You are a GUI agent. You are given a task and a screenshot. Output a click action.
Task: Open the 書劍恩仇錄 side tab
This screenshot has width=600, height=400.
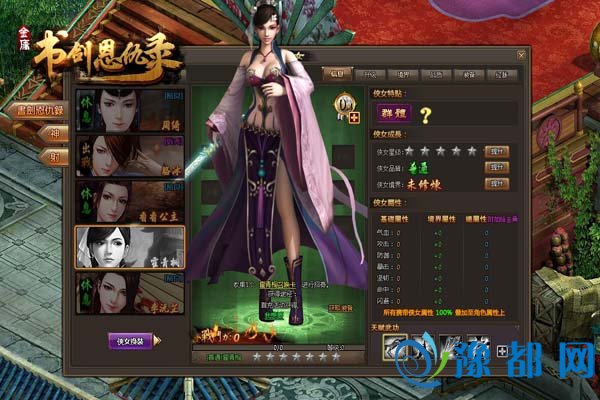[x=39, y=109]
